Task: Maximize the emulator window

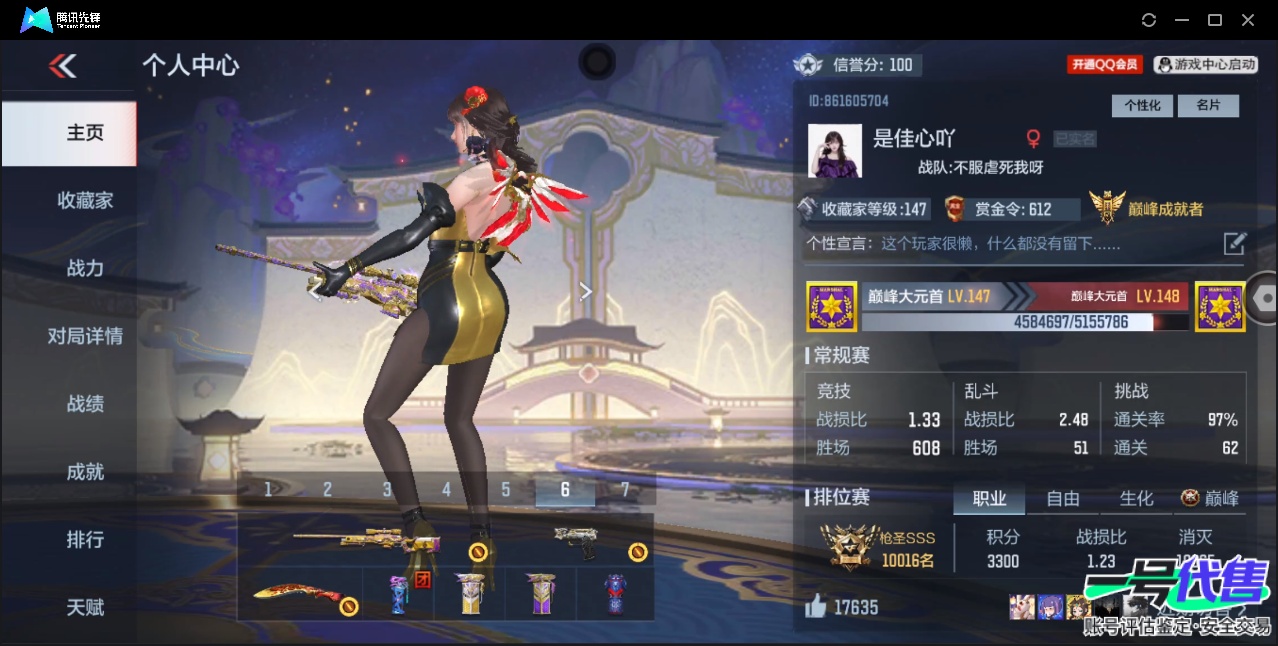Action: [1215, 20]
